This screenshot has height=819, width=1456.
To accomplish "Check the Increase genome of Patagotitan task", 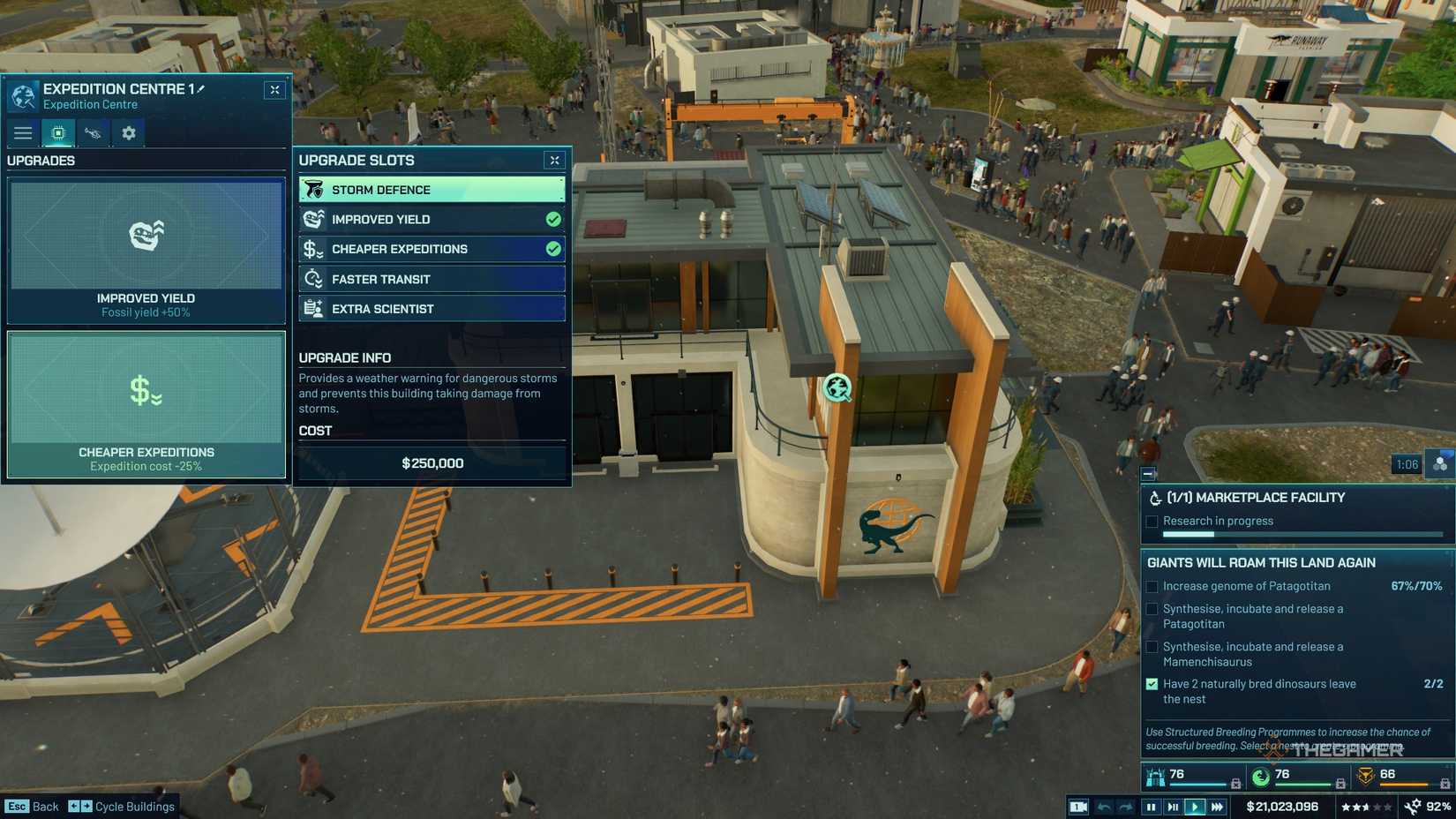I will click(x=1152, y=585).
